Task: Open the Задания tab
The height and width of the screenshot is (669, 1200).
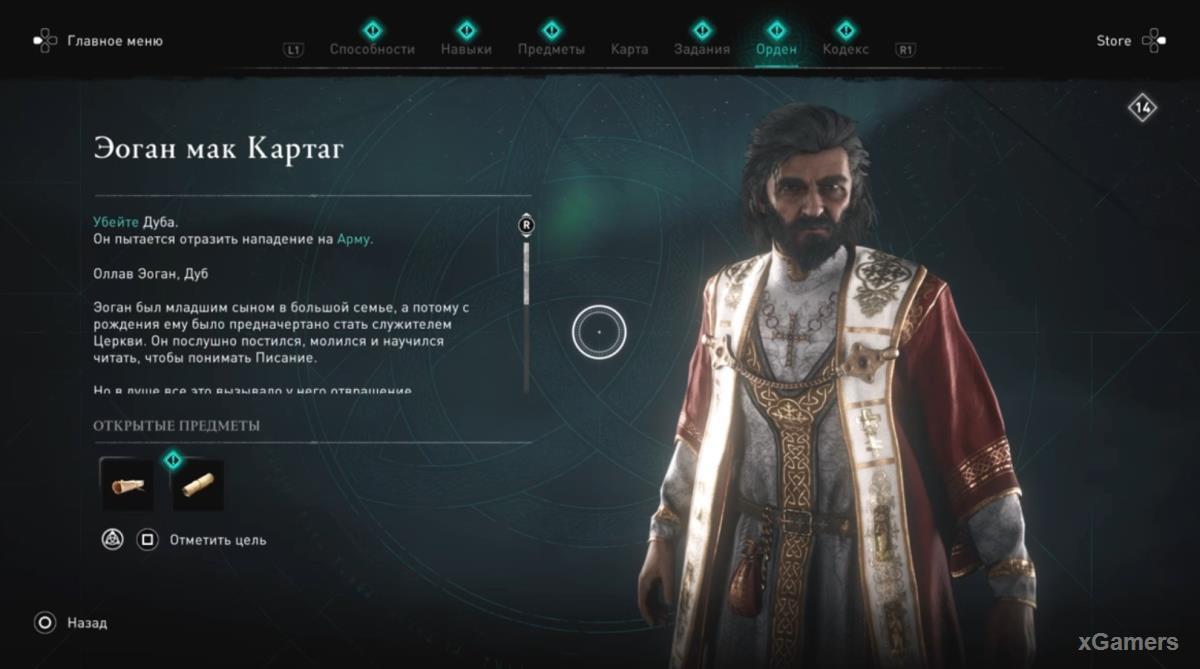Action: (x=702, y=49)
